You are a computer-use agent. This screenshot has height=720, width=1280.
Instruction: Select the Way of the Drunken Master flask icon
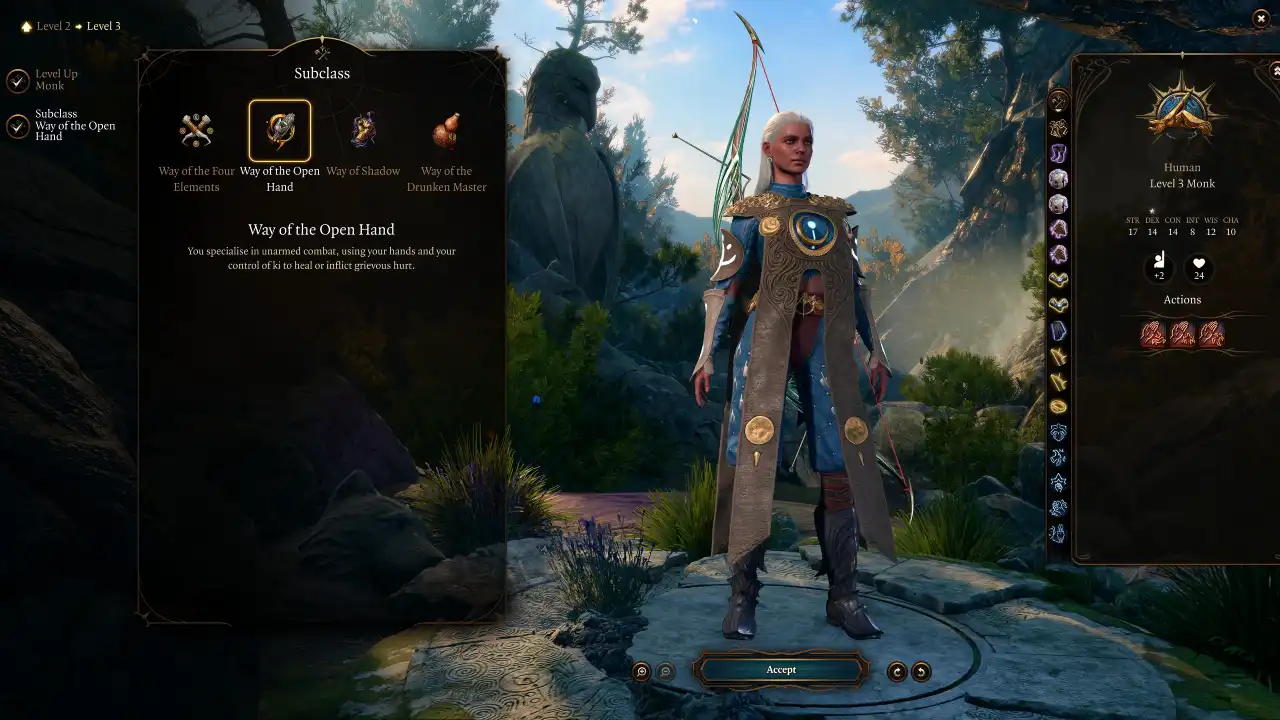coord(446,130)
